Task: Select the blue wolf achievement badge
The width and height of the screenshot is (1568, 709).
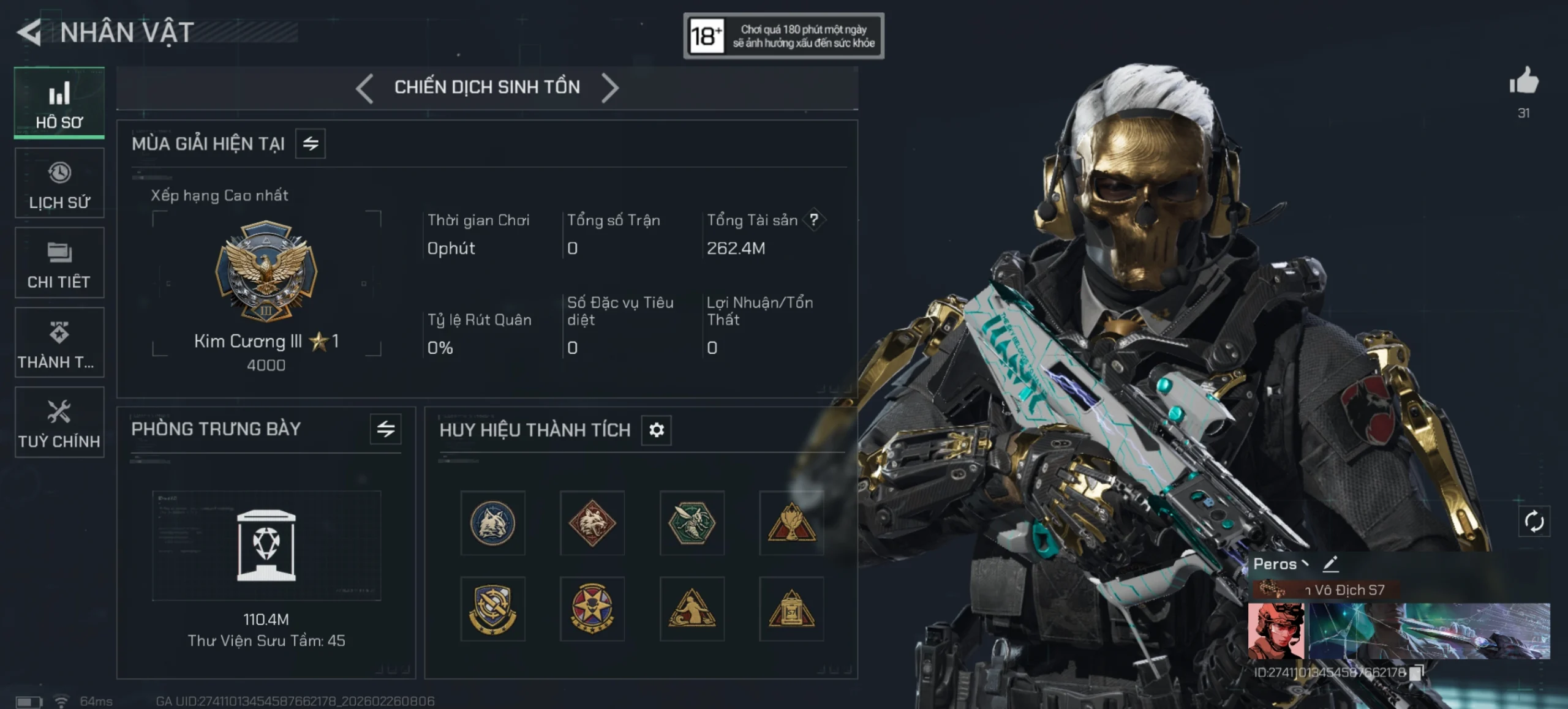Action: point(492,523)
